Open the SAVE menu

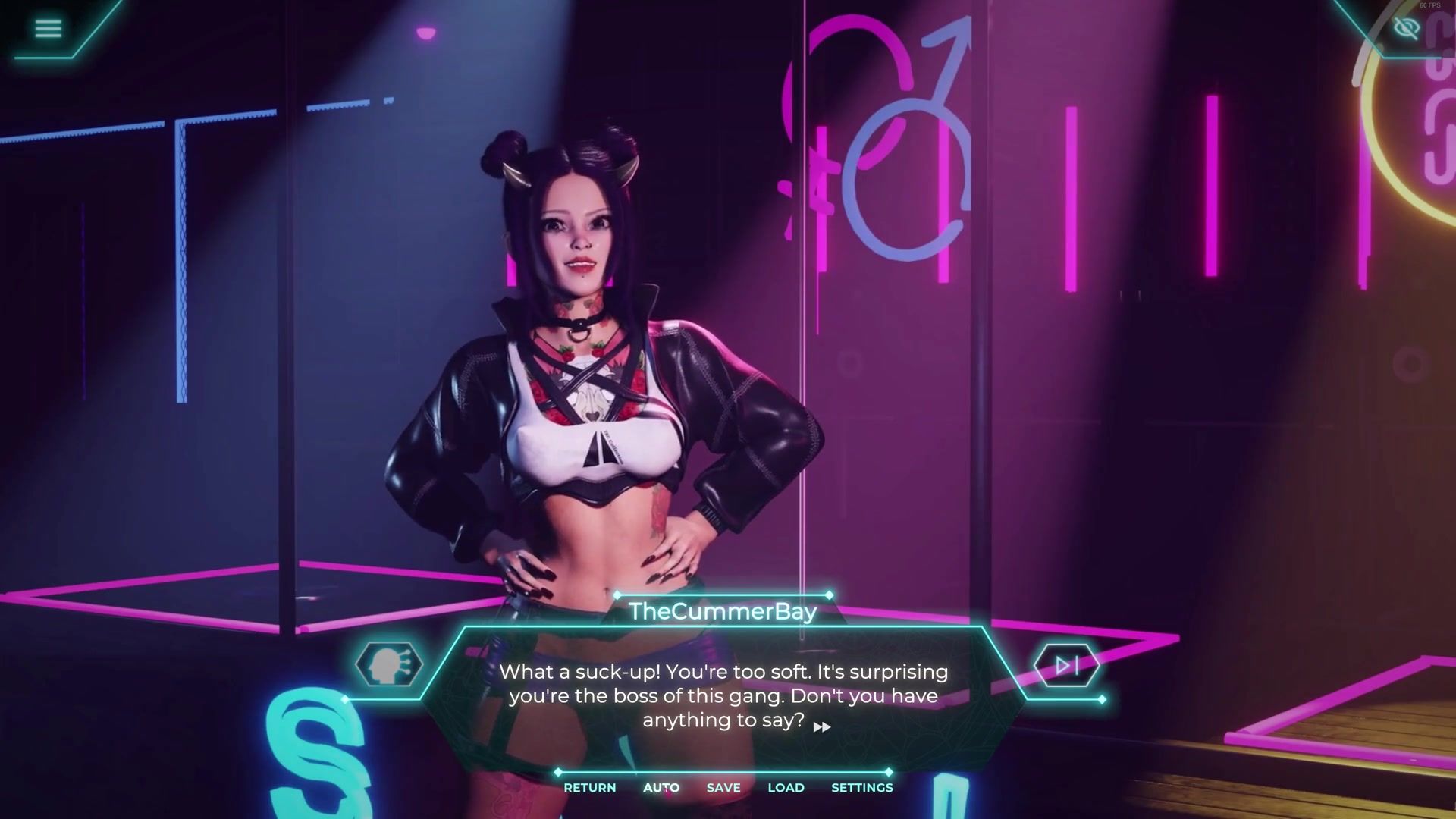[723, 788]
